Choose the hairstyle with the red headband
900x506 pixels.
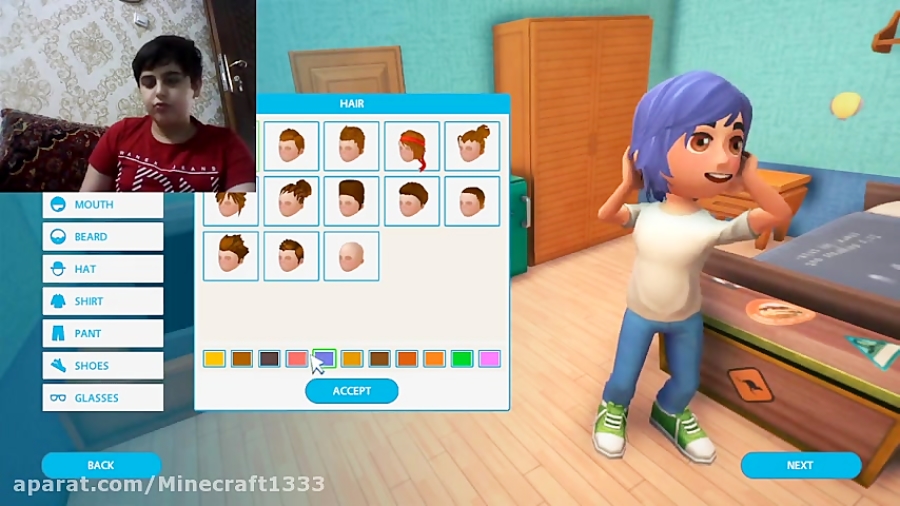tap(412, 147)
